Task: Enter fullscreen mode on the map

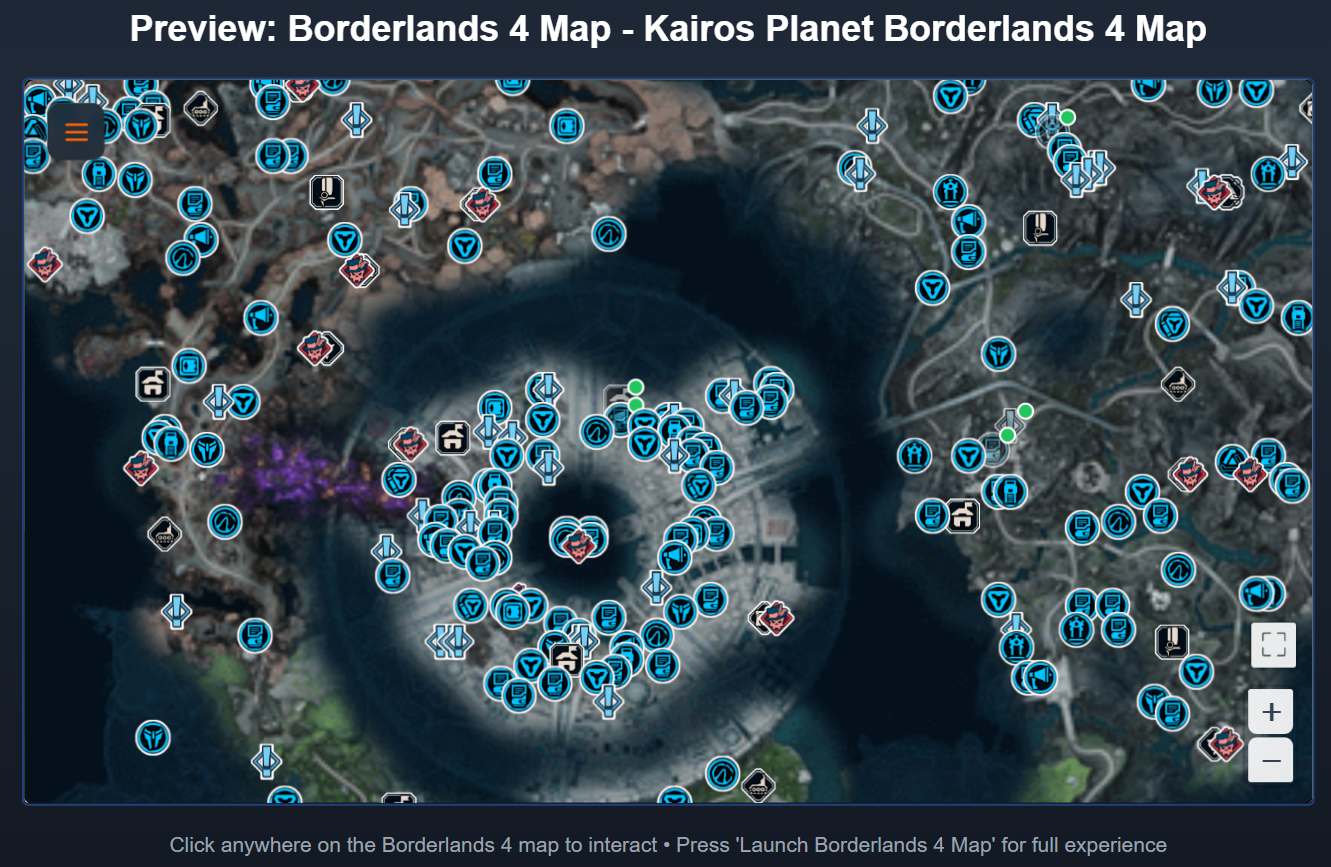Action: point(1272,645)
